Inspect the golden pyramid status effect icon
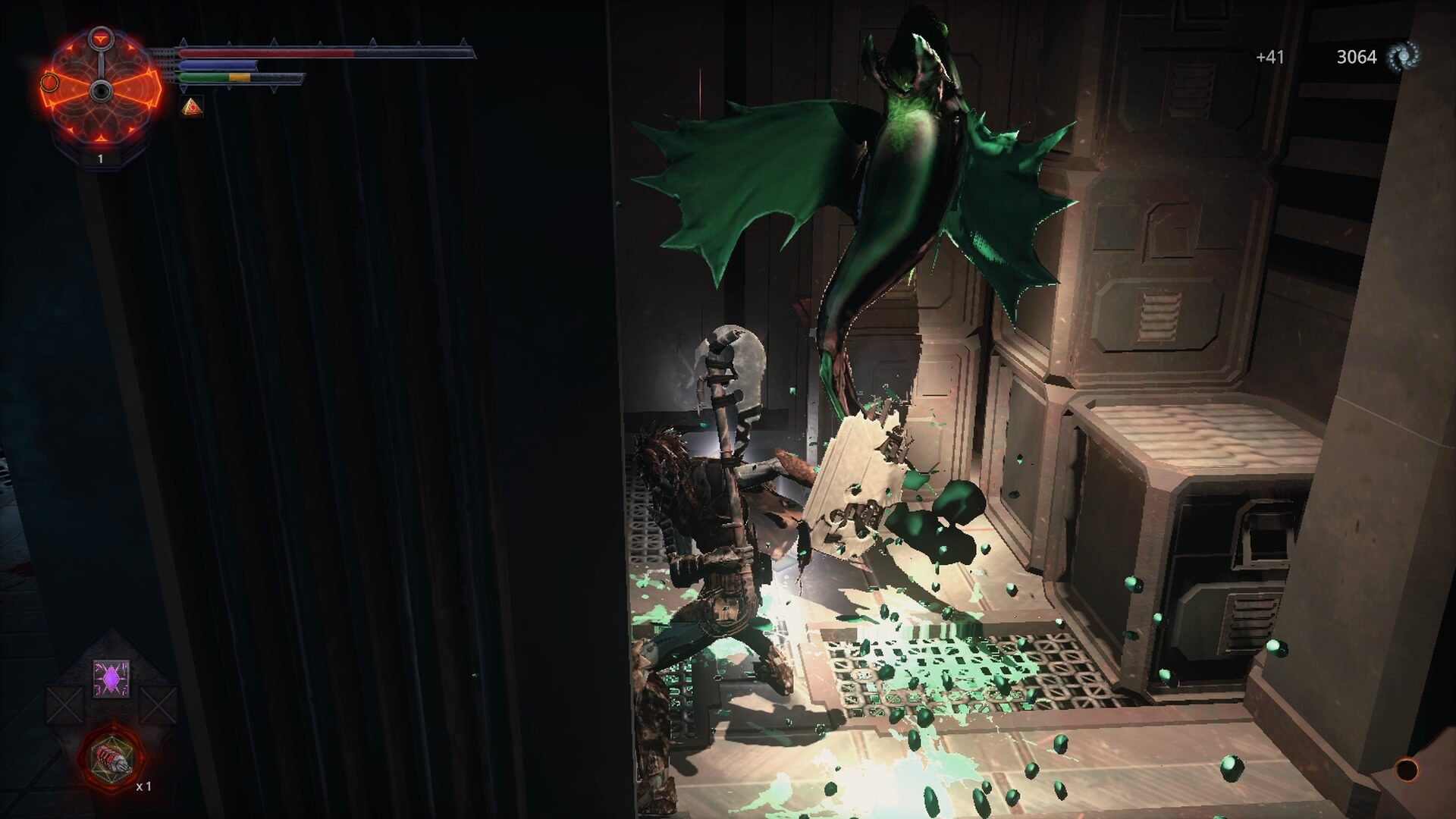The image size is (1456, 819). click(x=193, y=107)
